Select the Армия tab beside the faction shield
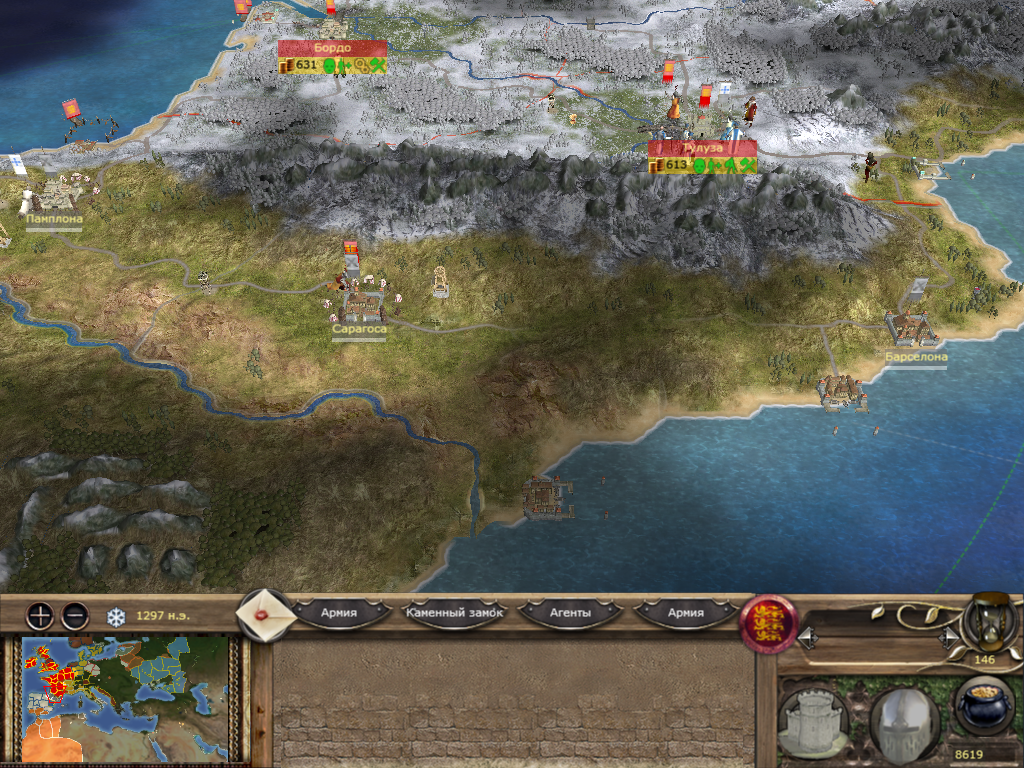 [686, 612]
